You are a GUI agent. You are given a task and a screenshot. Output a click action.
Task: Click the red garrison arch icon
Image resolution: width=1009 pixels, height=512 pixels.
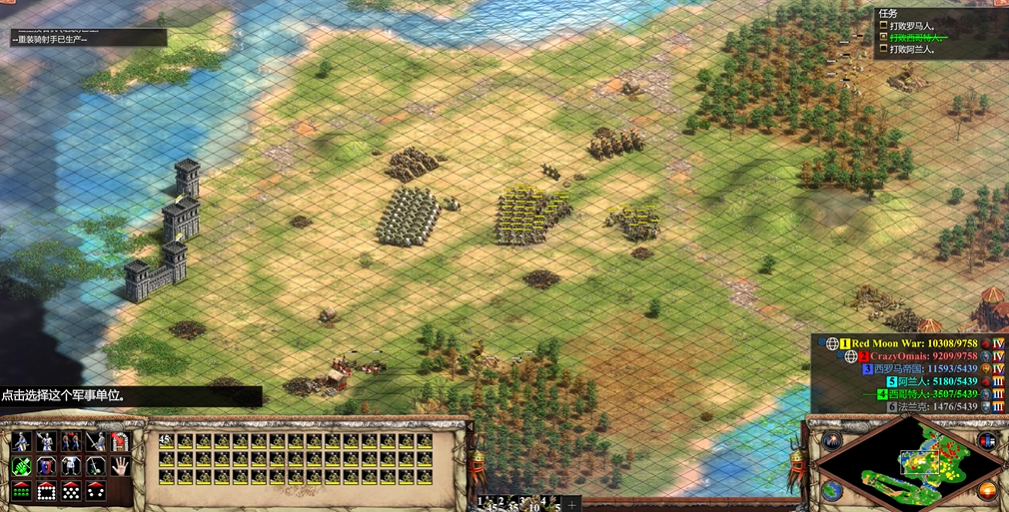(x=119, y=441)
